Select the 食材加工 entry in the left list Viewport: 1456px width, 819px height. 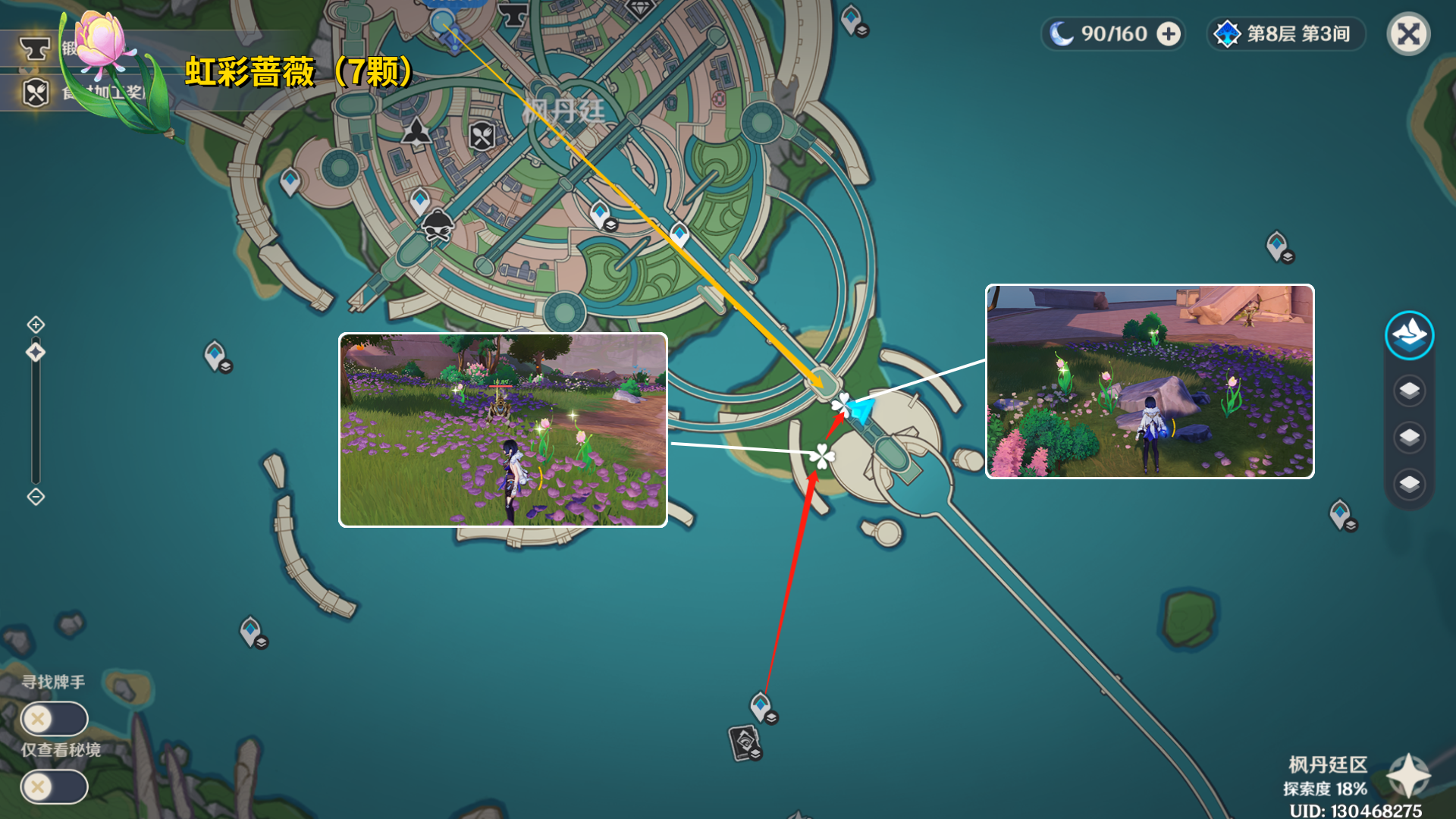pyautogui.click(x=36, y=93)
